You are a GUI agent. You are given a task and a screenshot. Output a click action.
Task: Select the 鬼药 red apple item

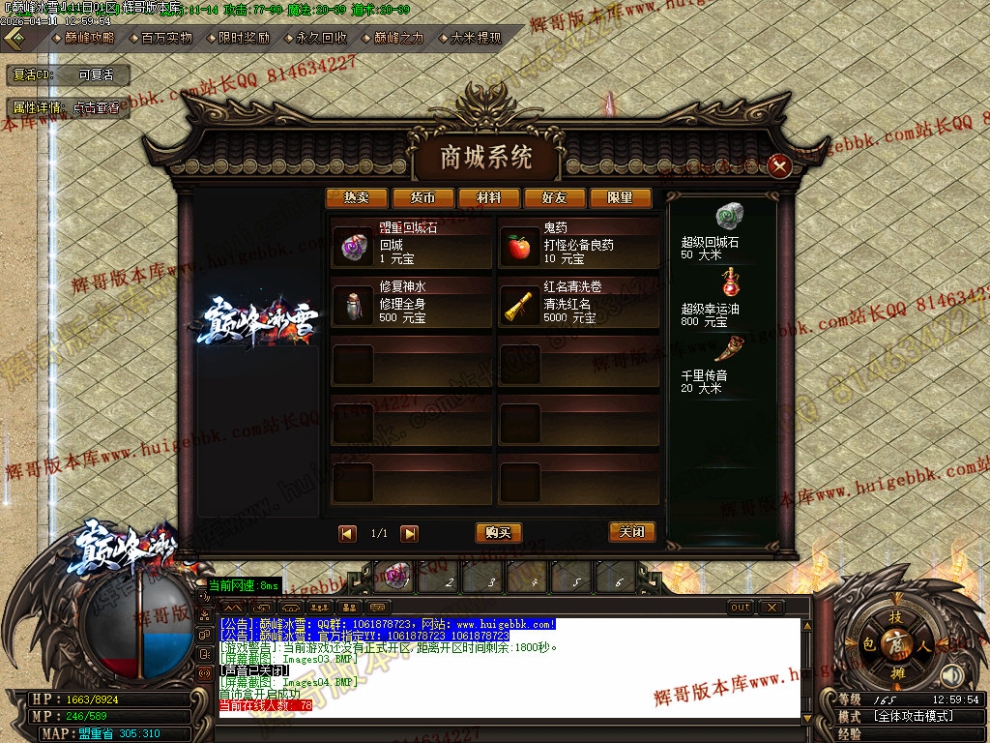pos(519,248)
